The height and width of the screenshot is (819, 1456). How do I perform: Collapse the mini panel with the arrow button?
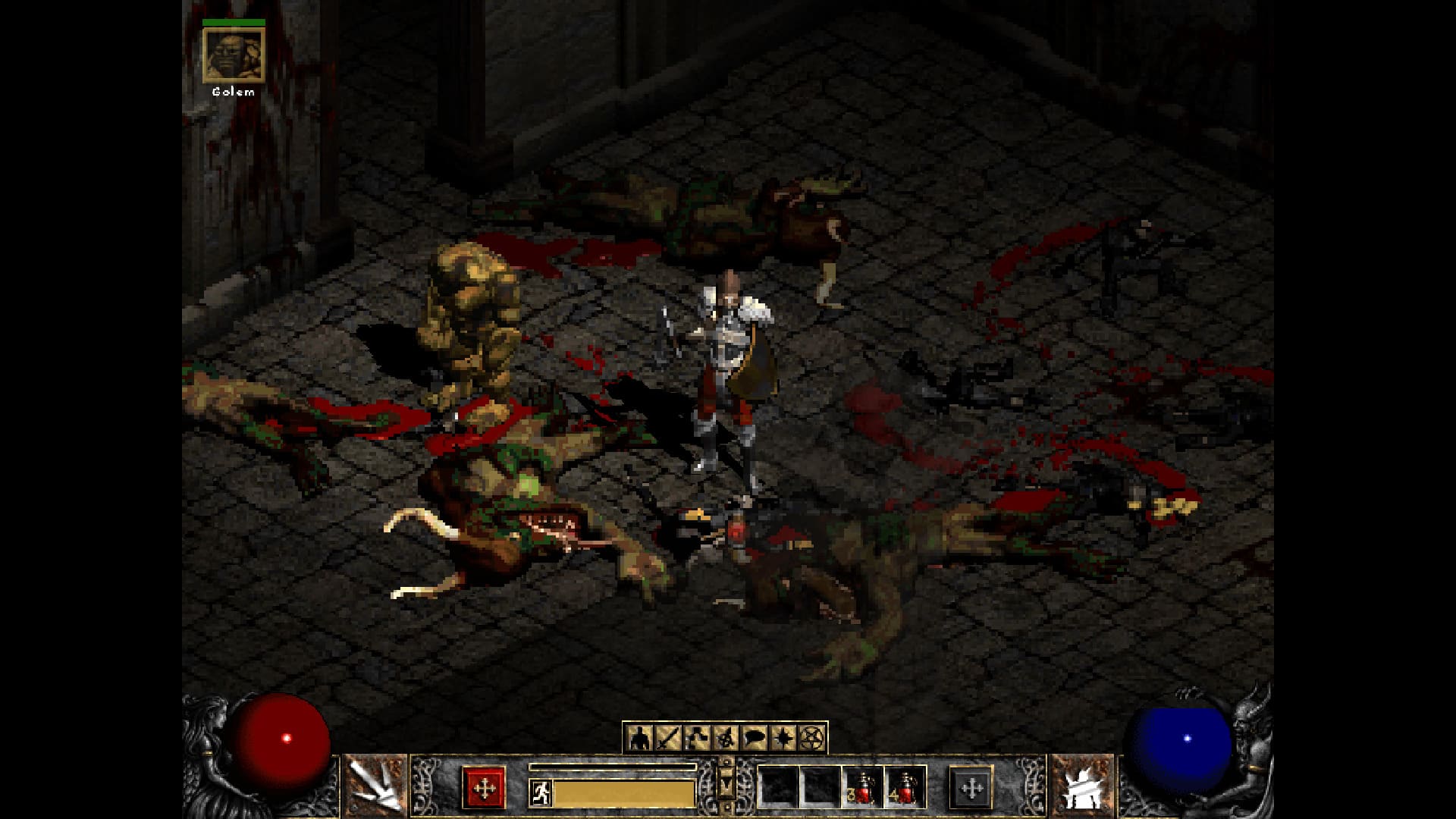(x=726, y=781)
